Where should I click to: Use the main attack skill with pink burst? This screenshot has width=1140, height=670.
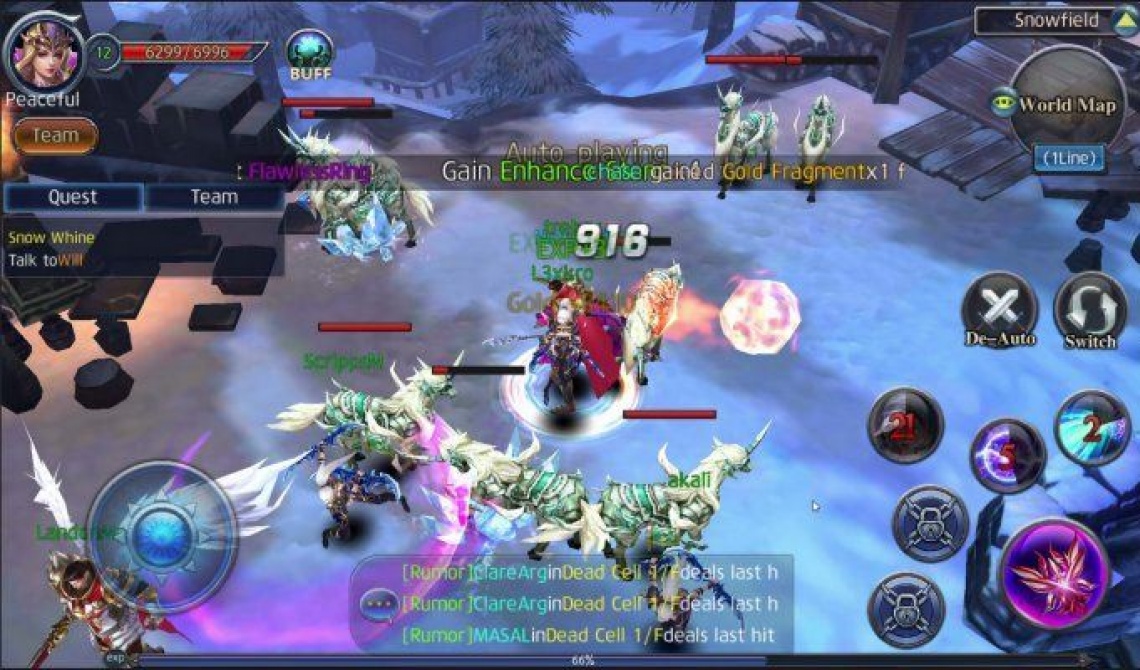pyautogui.click(x=1053, y=573)
